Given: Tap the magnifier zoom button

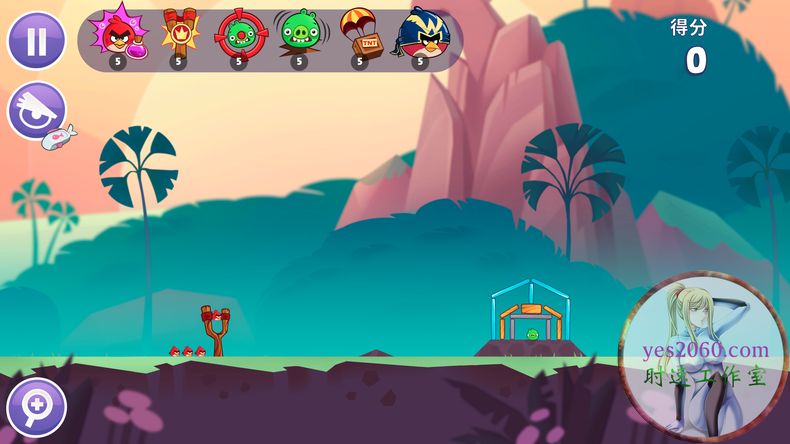Looking at the screenshot, I should (36, 407).
